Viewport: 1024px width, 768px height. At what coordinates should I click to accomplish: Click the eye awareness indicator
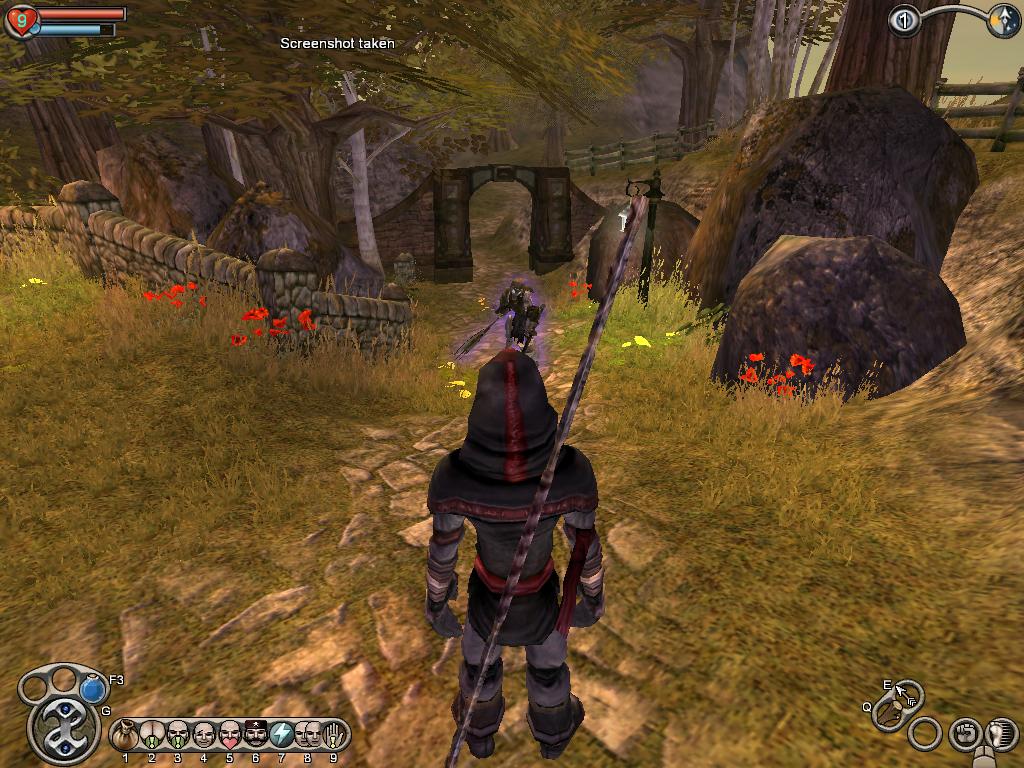(905, 21)
